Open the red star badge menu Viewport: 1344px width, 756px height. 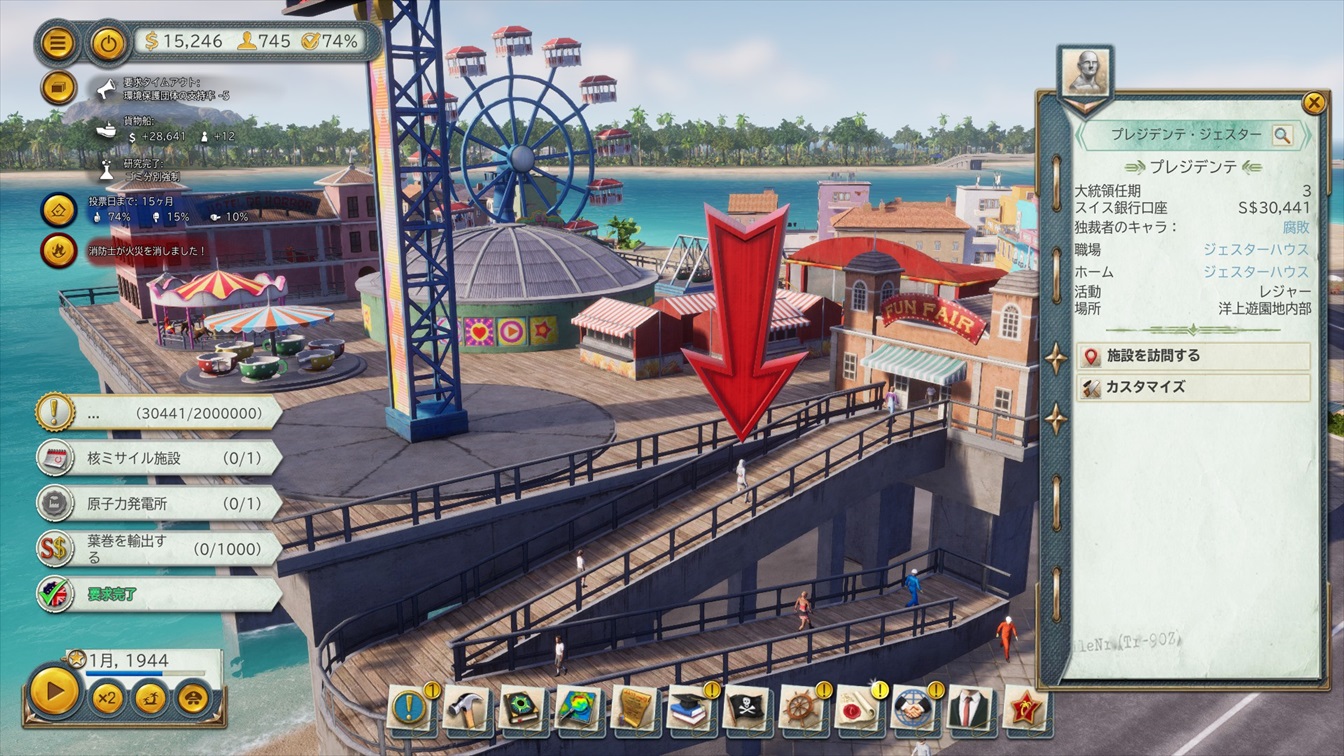(x=1025, y=708)
